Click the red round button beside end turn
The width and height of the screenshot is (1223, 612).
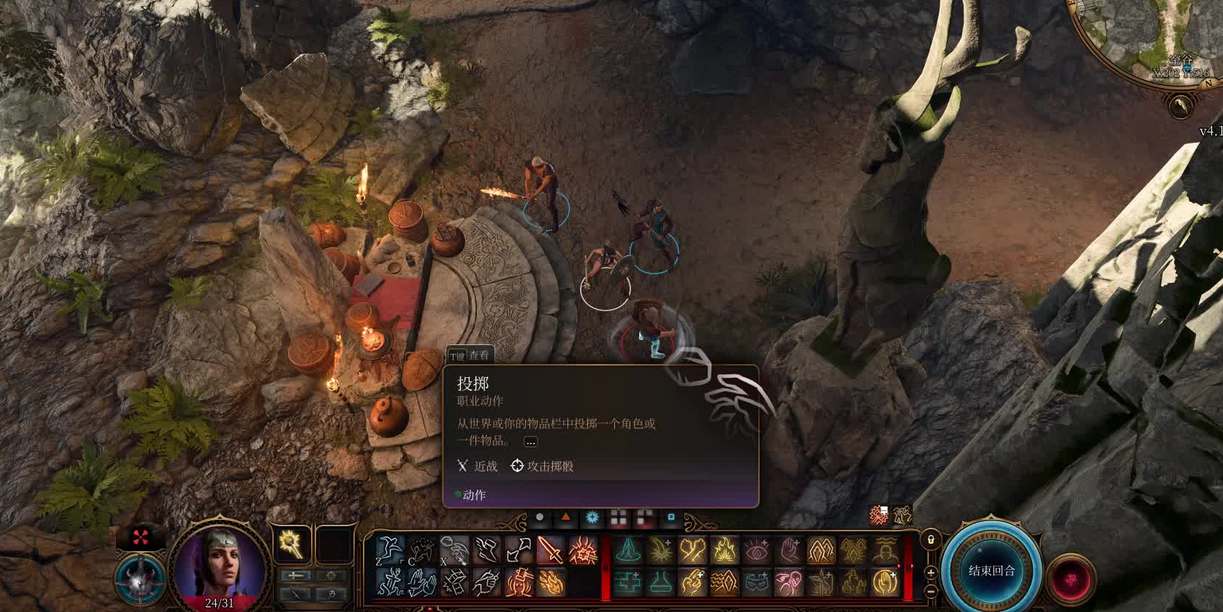click(1070, 578)
